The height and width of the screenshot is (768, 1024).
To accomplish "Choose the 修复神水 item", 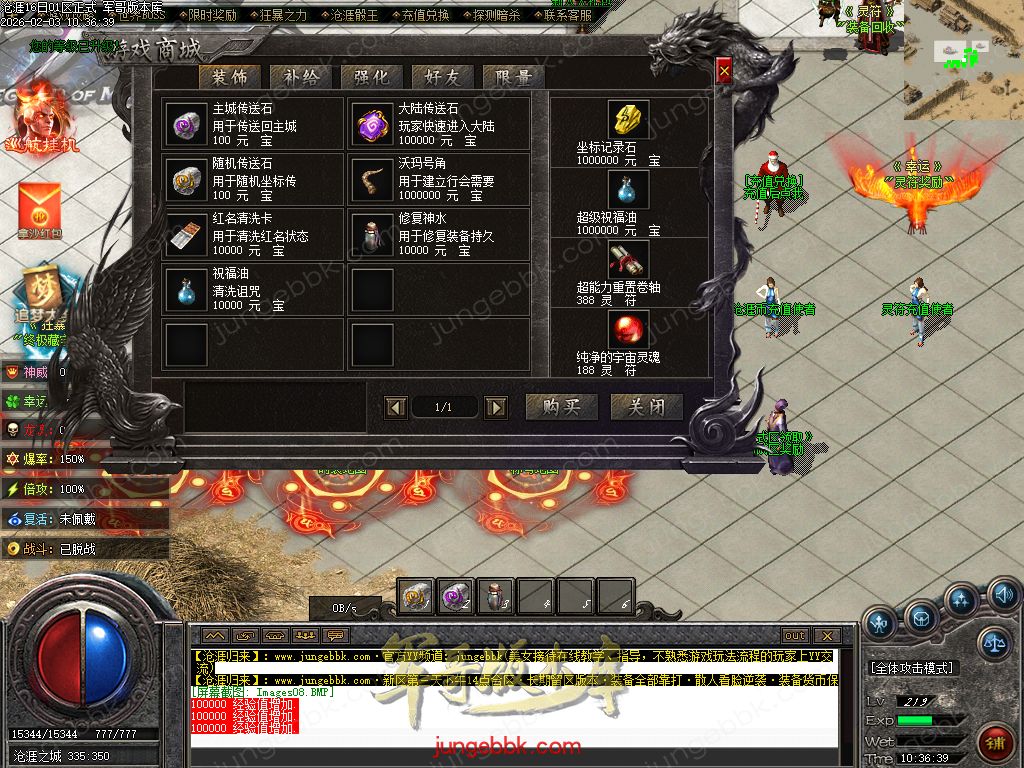I will tap(372, 235).
